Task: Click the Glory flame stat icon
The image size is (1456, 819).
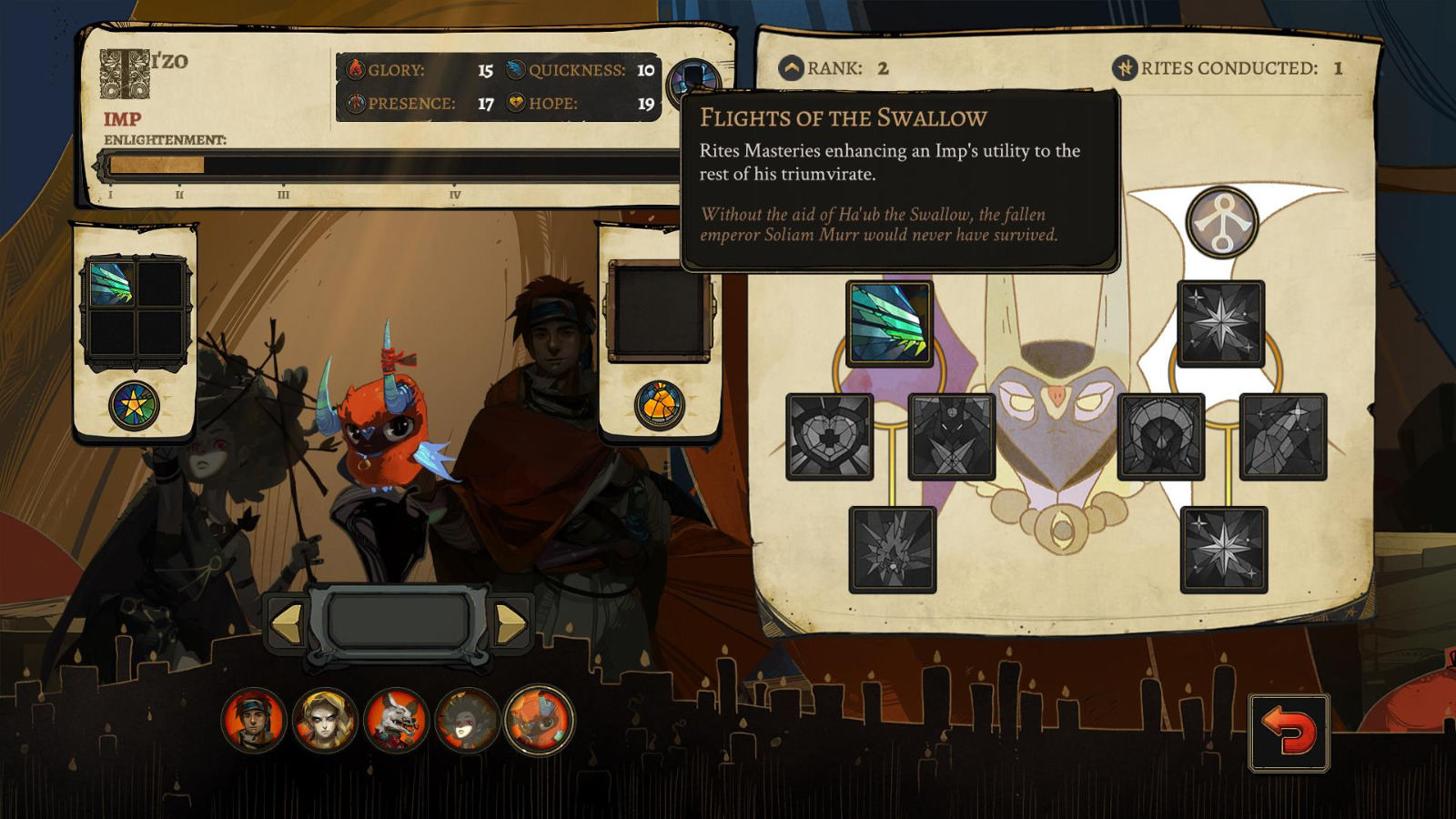Action: (356, 67)
